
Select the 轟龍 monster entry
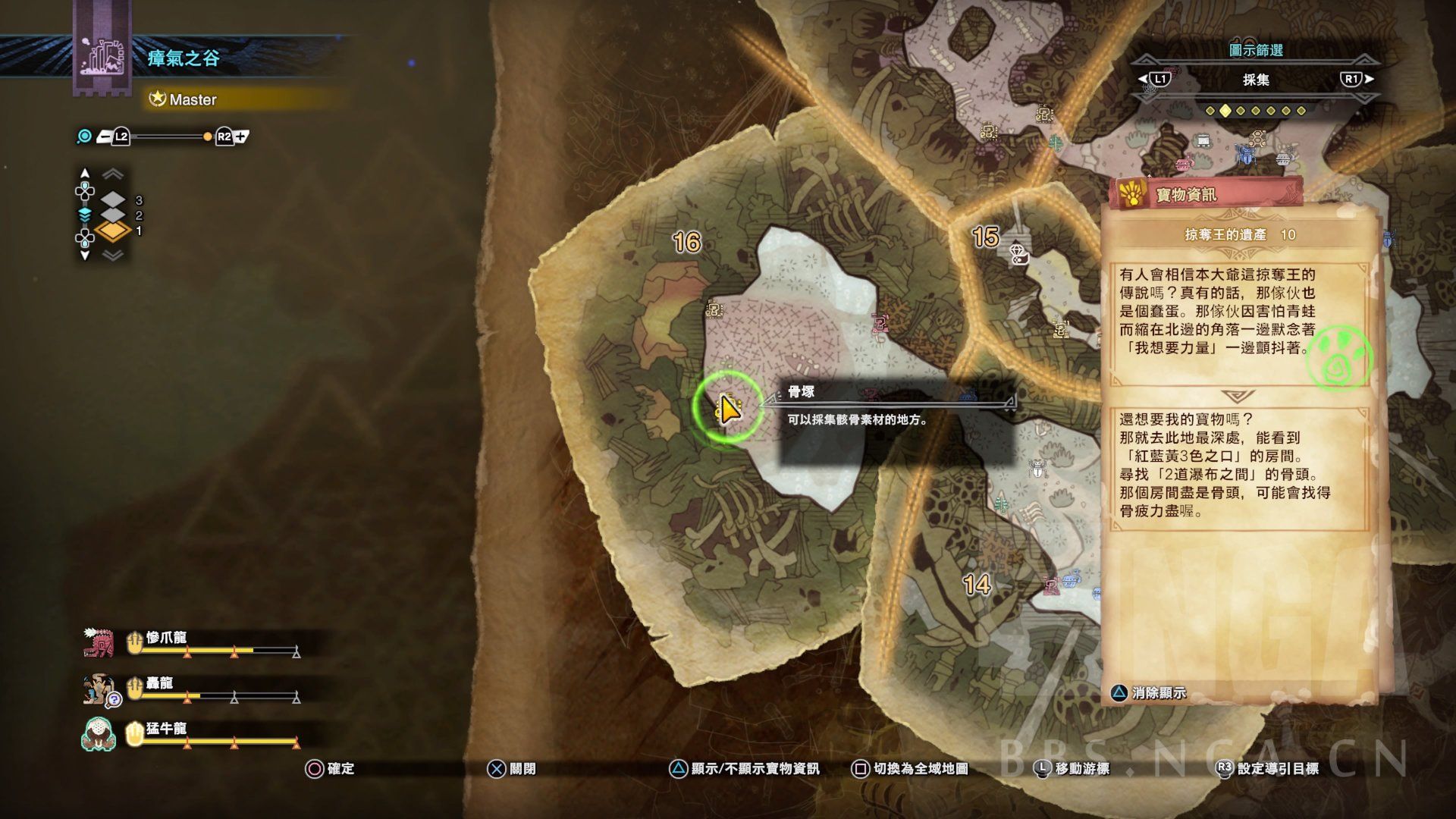pos(159,683)
